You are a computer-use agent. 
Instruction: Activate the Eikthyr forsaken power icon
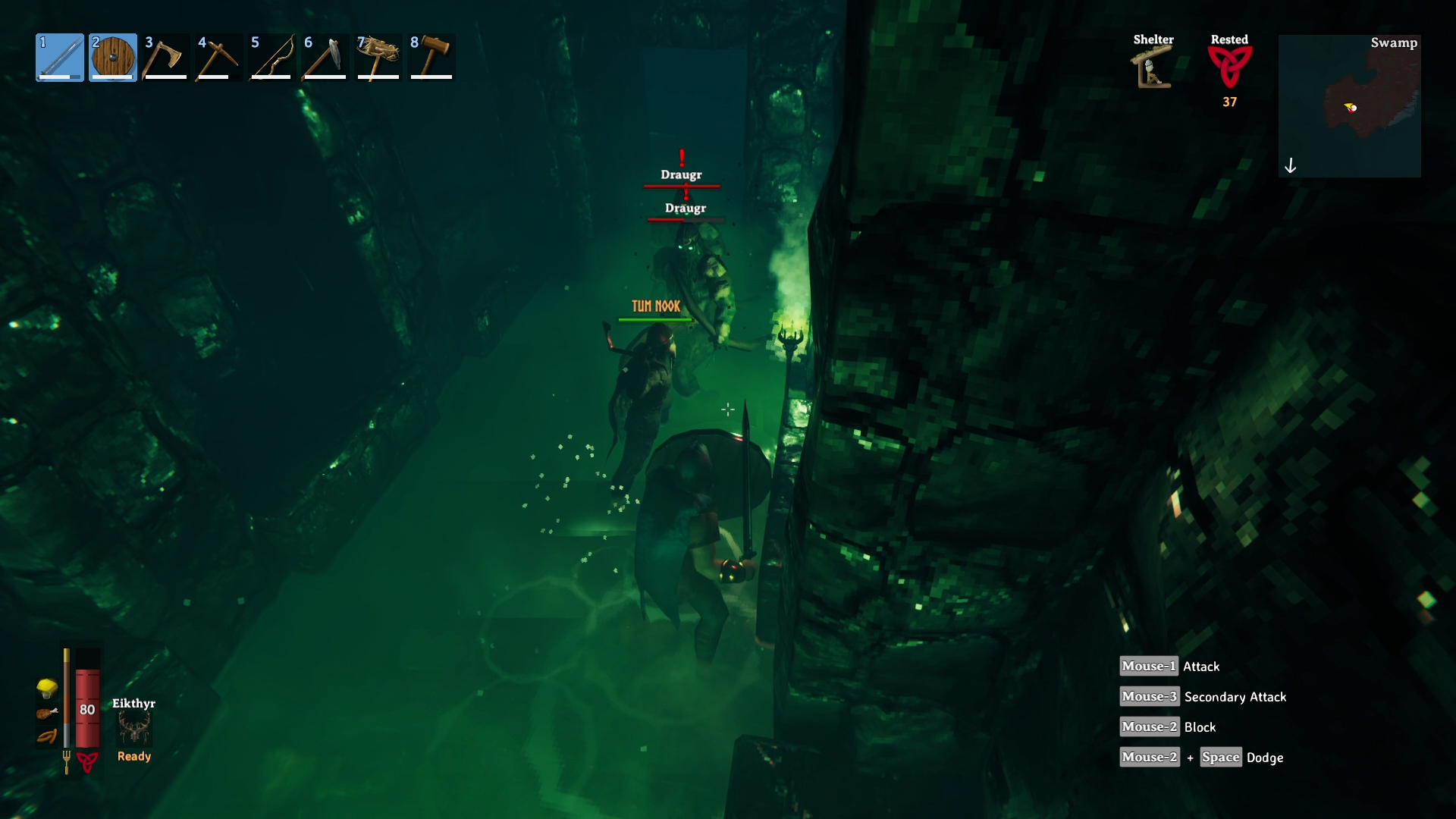[134, 728]
